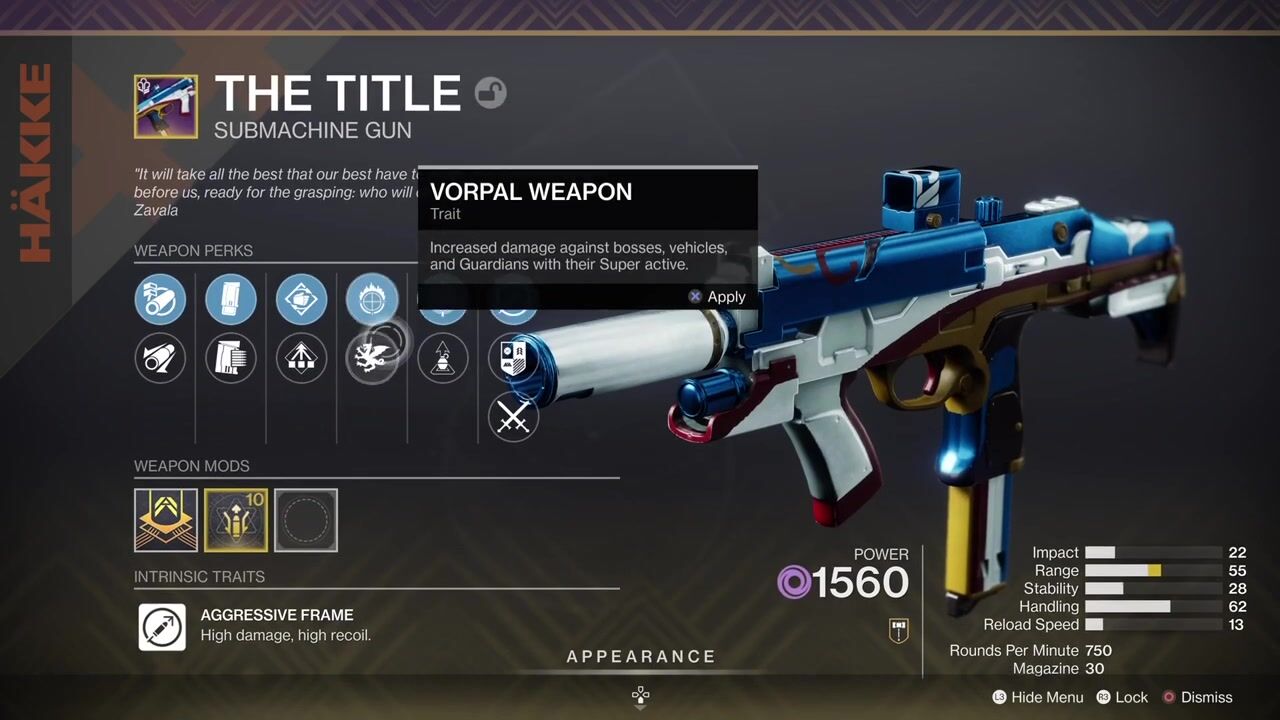Pick the active blue magazine perk
This screenshot has width=1280, height=720.
coord(231,299)
